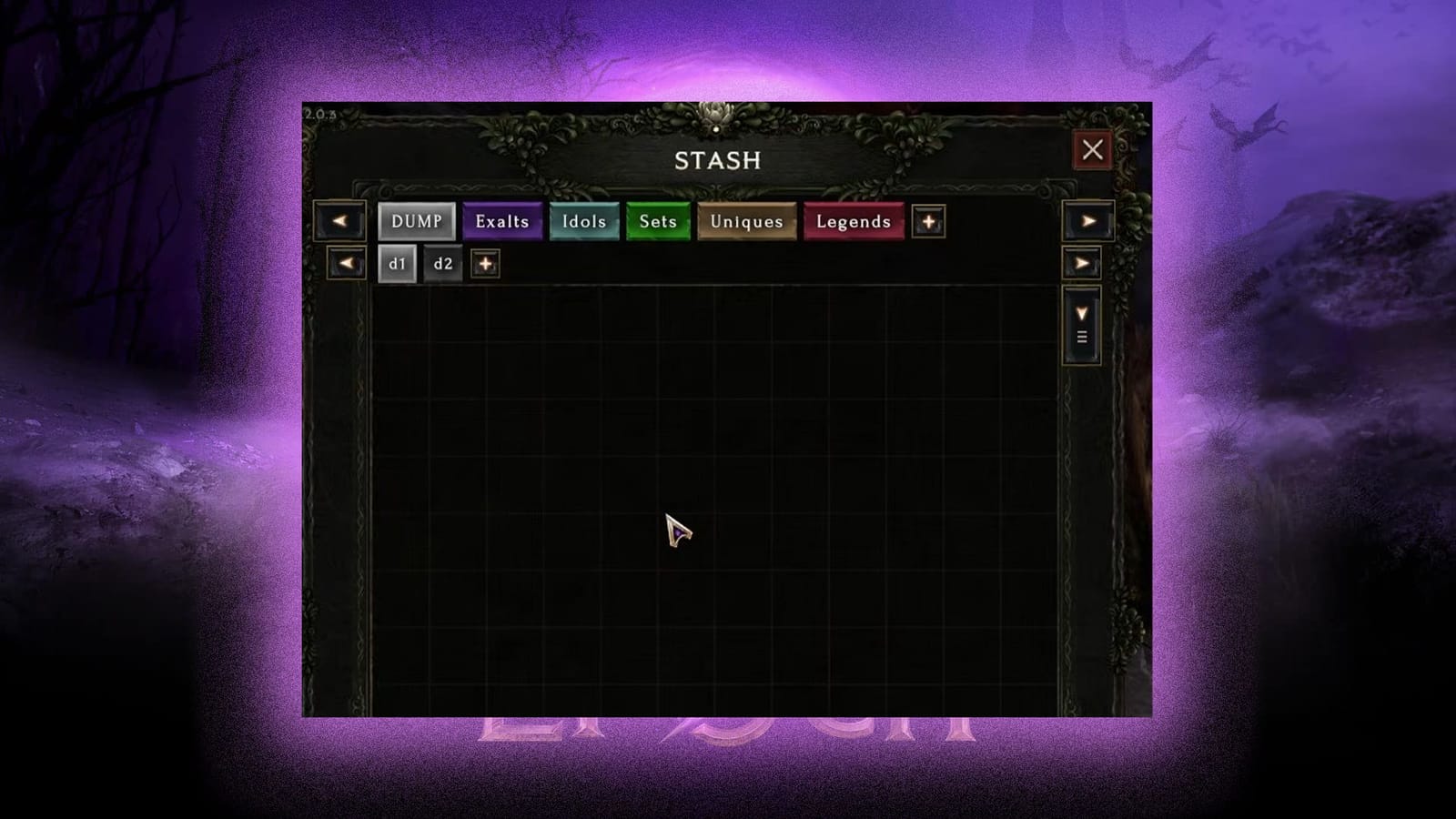Screen dimensions: 1456x819
Task: Expand hidden categories via right chevron
Action: [x=1088, y=221]
